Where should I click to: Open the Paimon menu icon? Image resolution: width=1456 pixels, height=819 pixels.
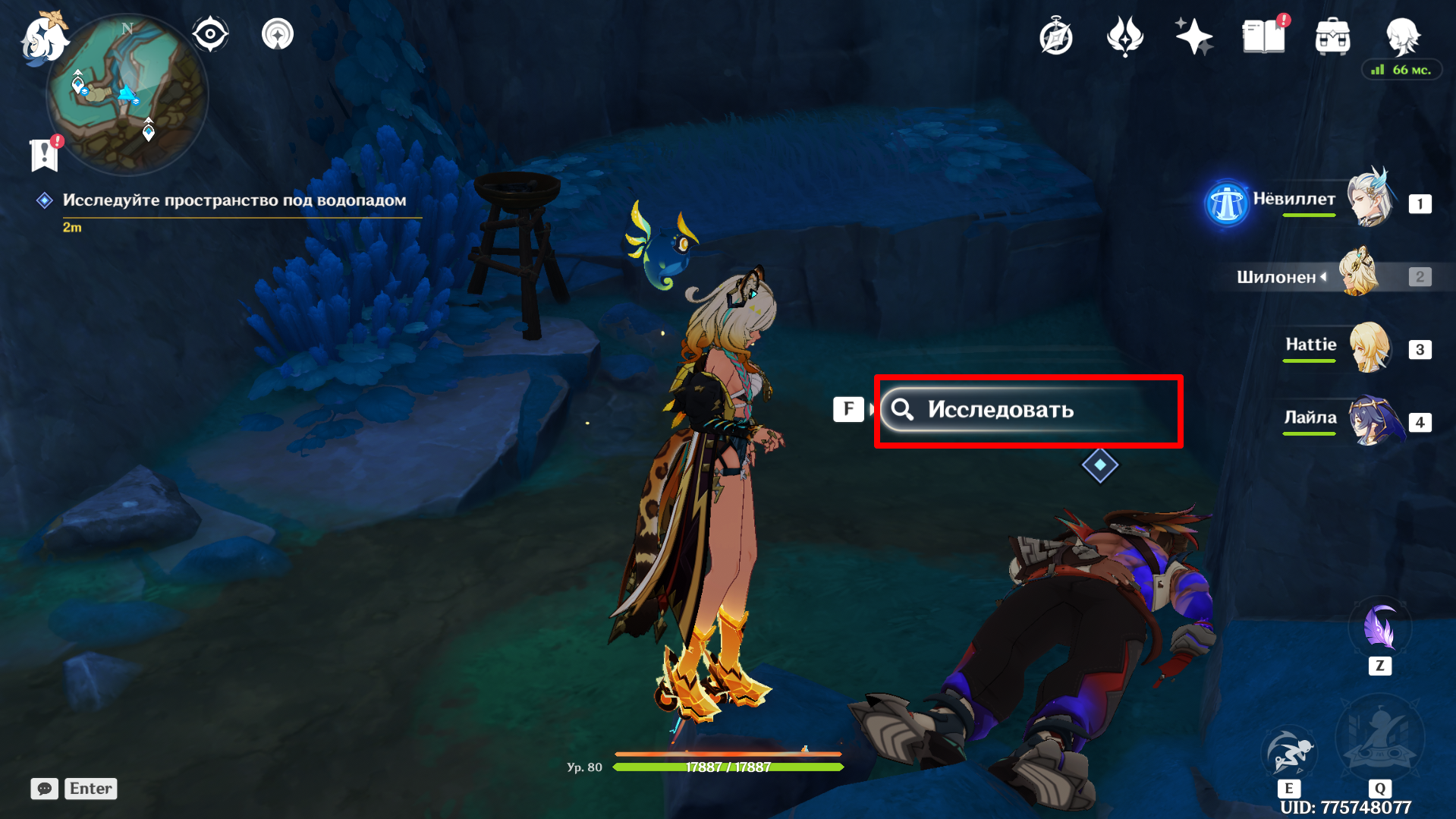(44, 36)
